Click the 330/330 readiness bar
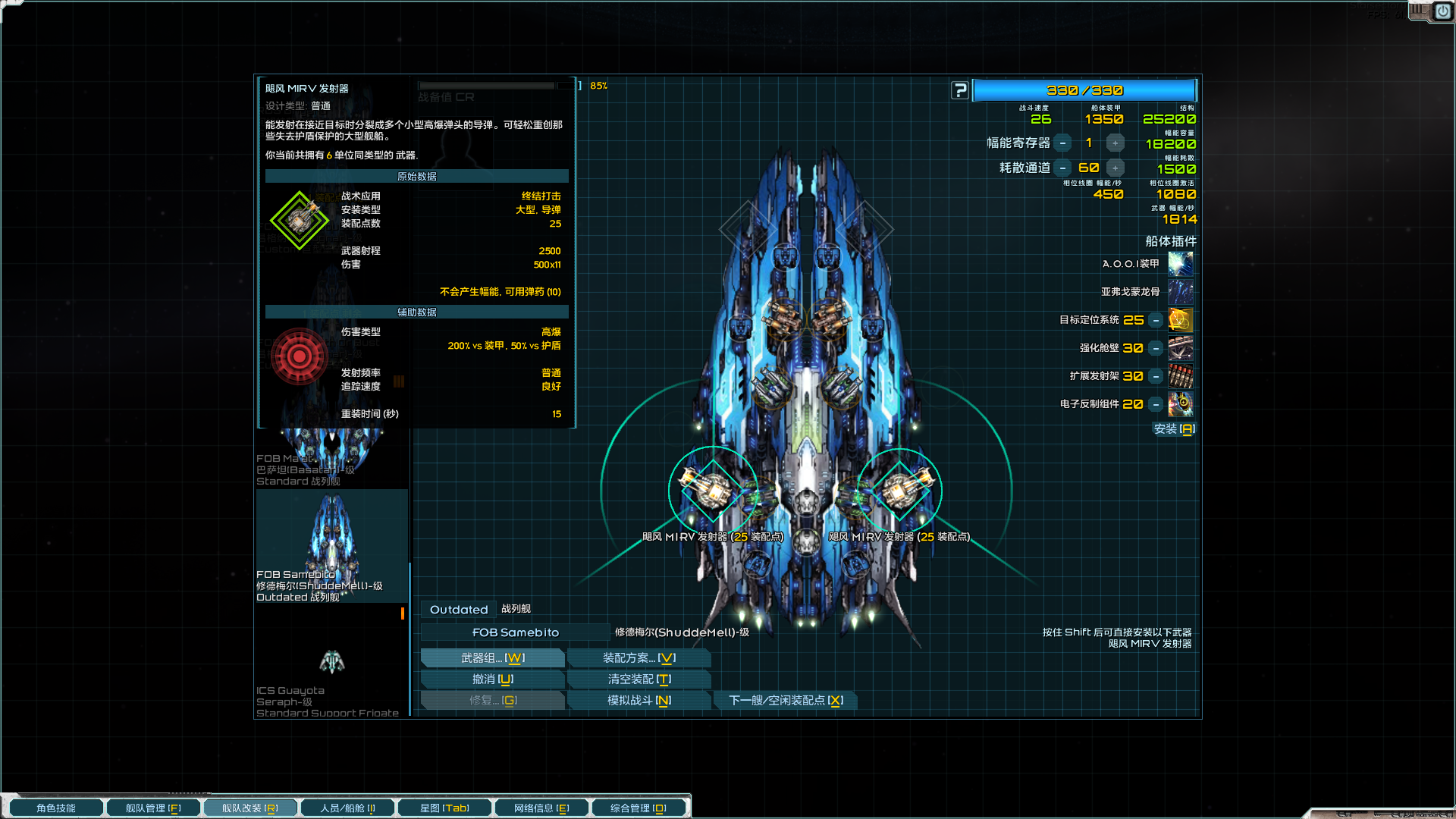 [1084, 89]
